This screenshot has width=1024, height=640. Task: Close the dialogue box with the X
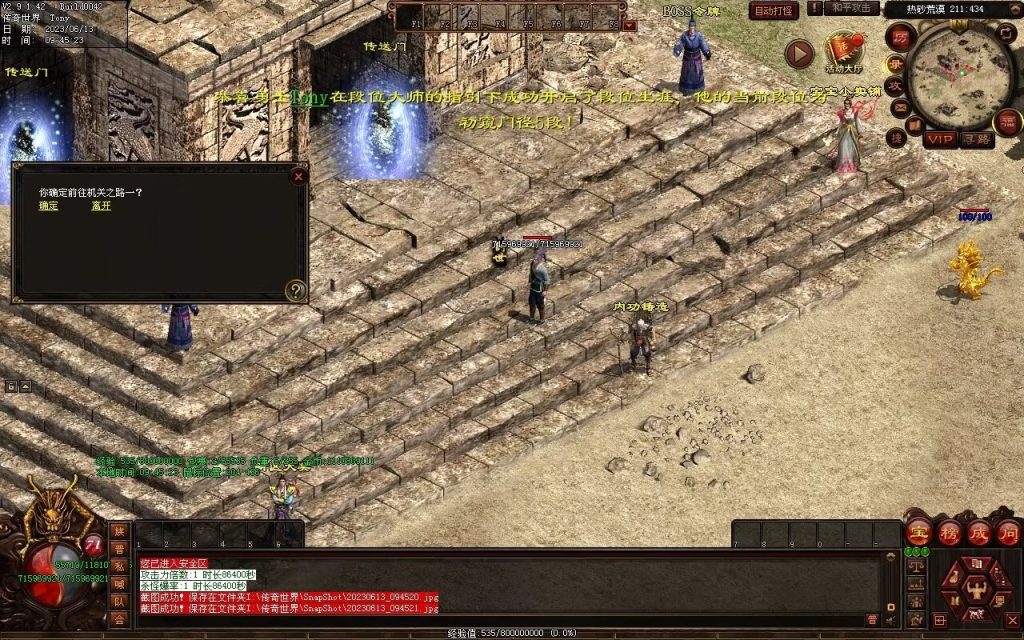[297, 176]
